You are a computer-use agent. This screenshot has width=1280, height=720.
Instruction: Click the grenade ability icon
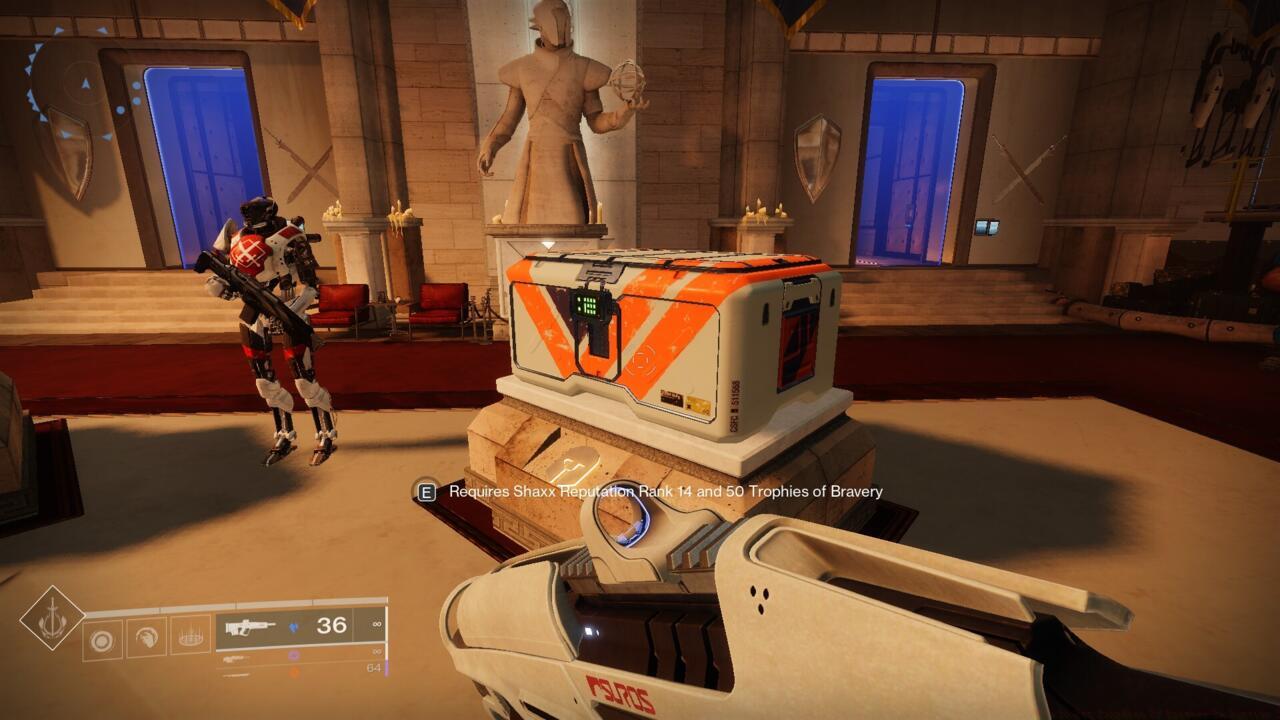pos(100,638)
